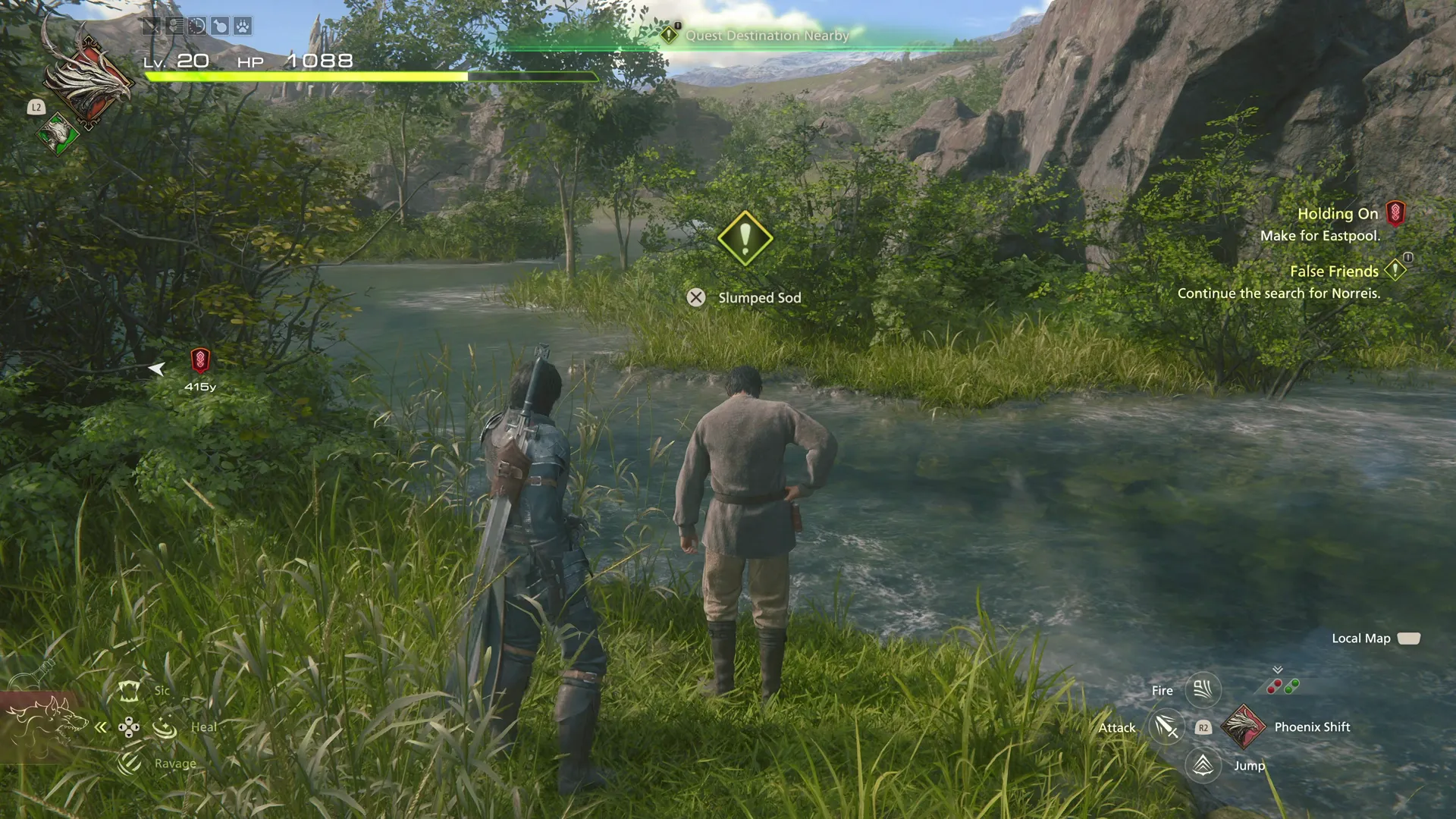Click the potion flask icon in the top toolbar
This screenshot has height=819, width=1456.
pyautogui.click(x=221, y=26)
